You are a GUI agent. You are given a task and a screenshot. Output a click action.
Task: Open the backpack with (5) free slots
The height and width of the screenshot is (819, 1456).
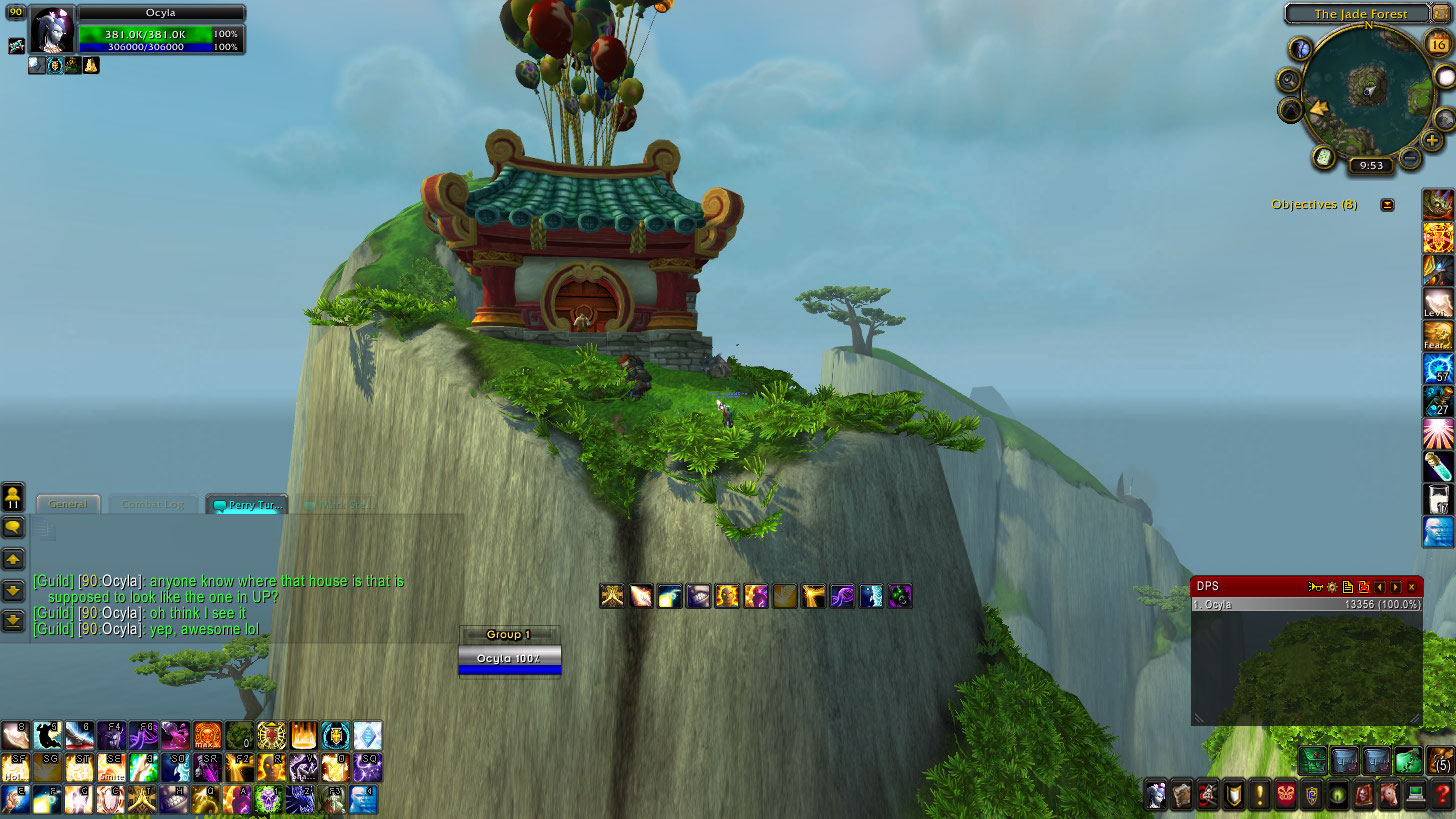[1440, 760]
